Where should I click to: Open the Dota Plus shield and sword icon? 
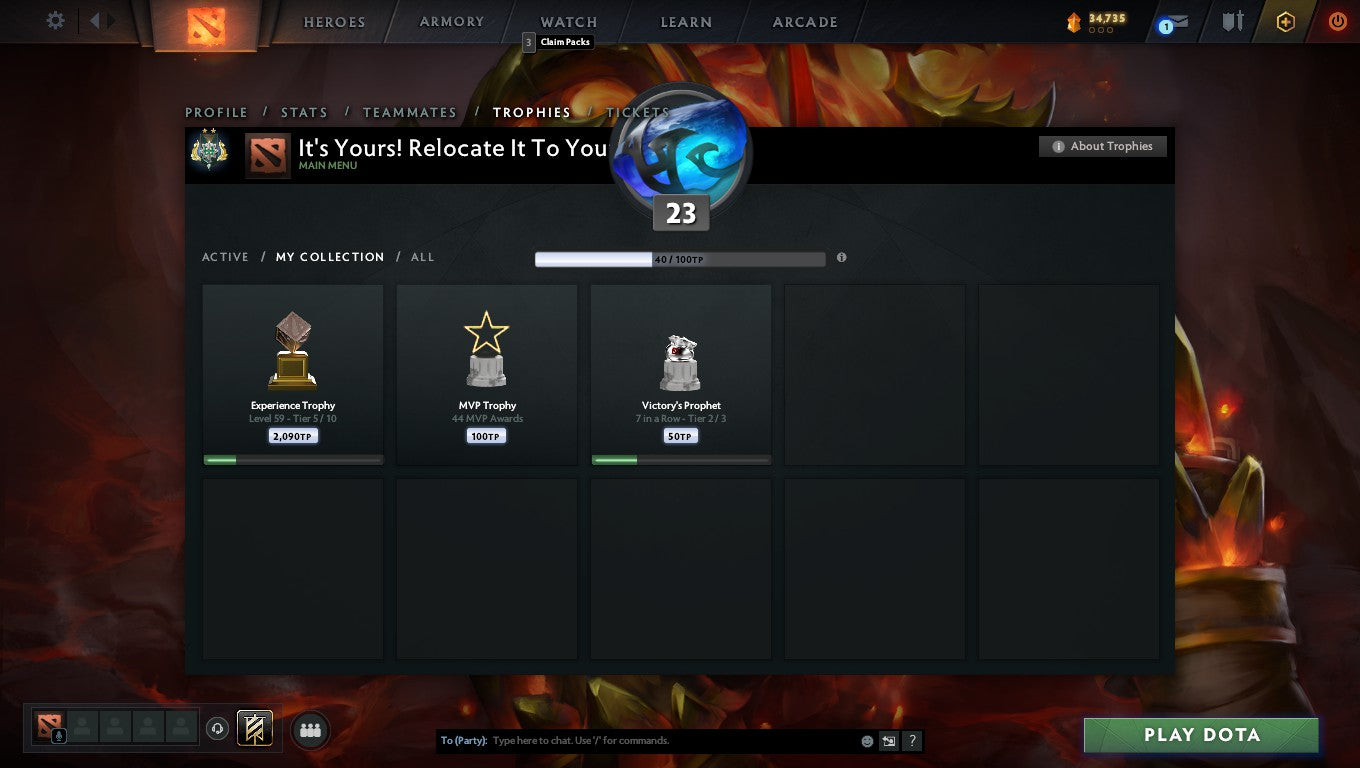pyautogui.click(x=1232, y=21)
